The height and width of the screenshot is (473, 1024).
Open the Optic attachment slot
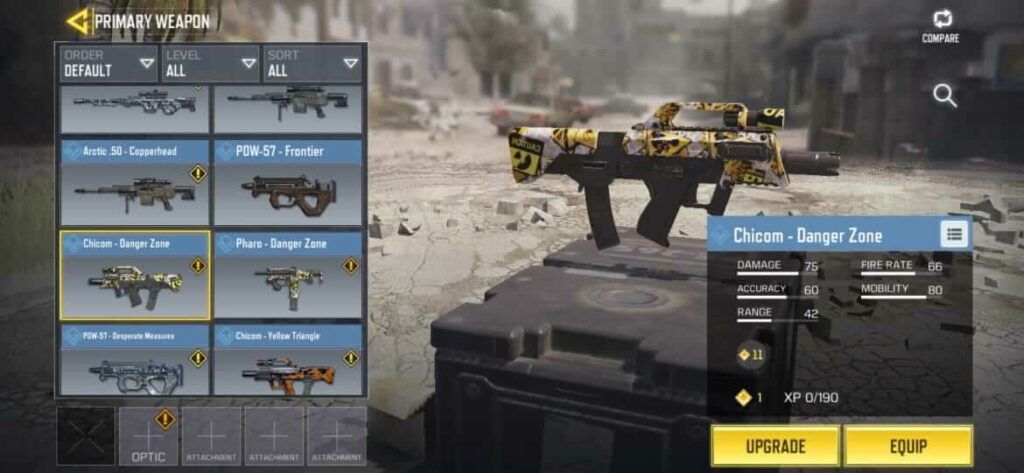click(149, 436)
